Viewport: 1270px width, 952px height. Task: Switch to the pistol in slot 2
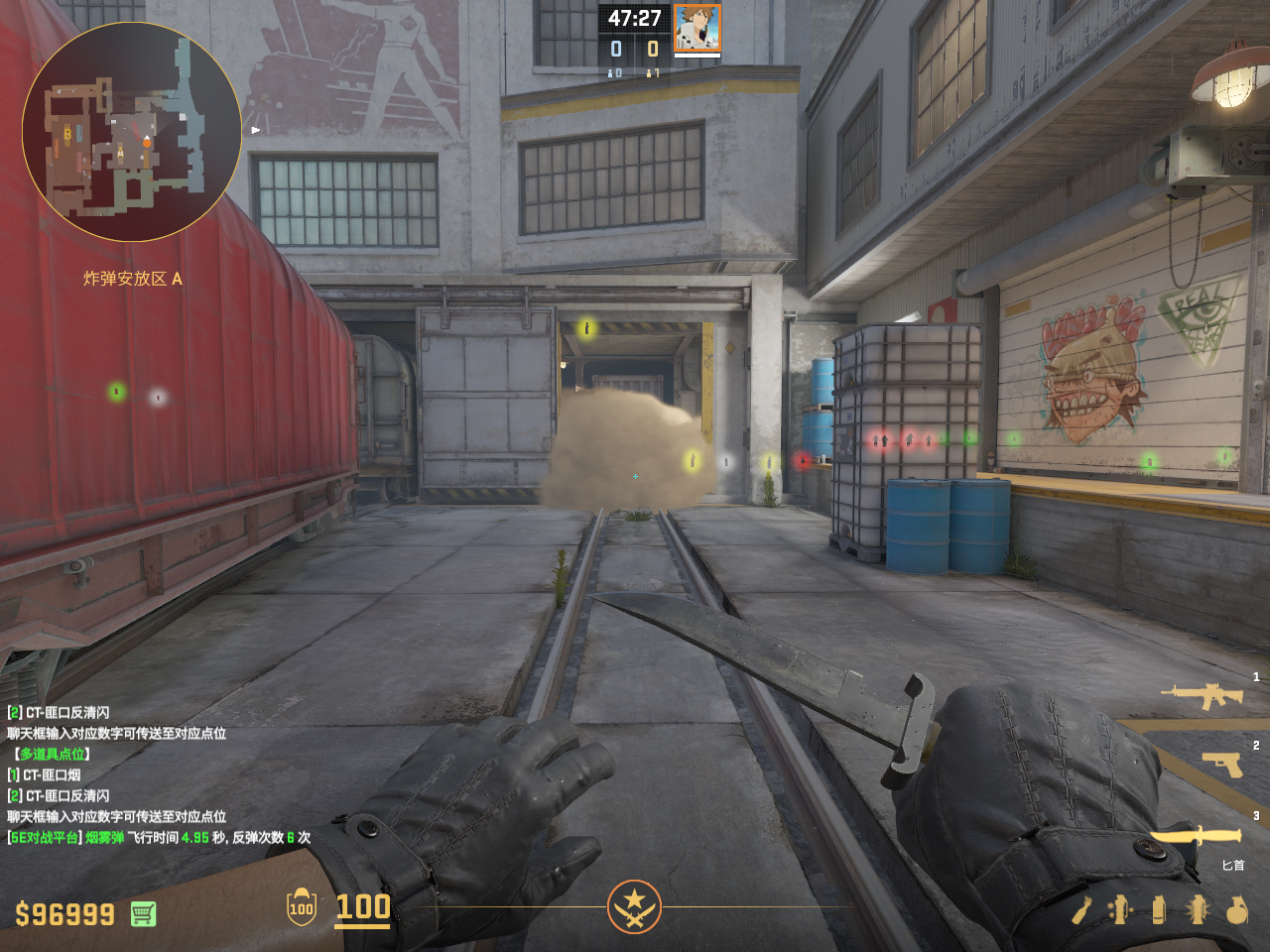(x=1222, y=764)
